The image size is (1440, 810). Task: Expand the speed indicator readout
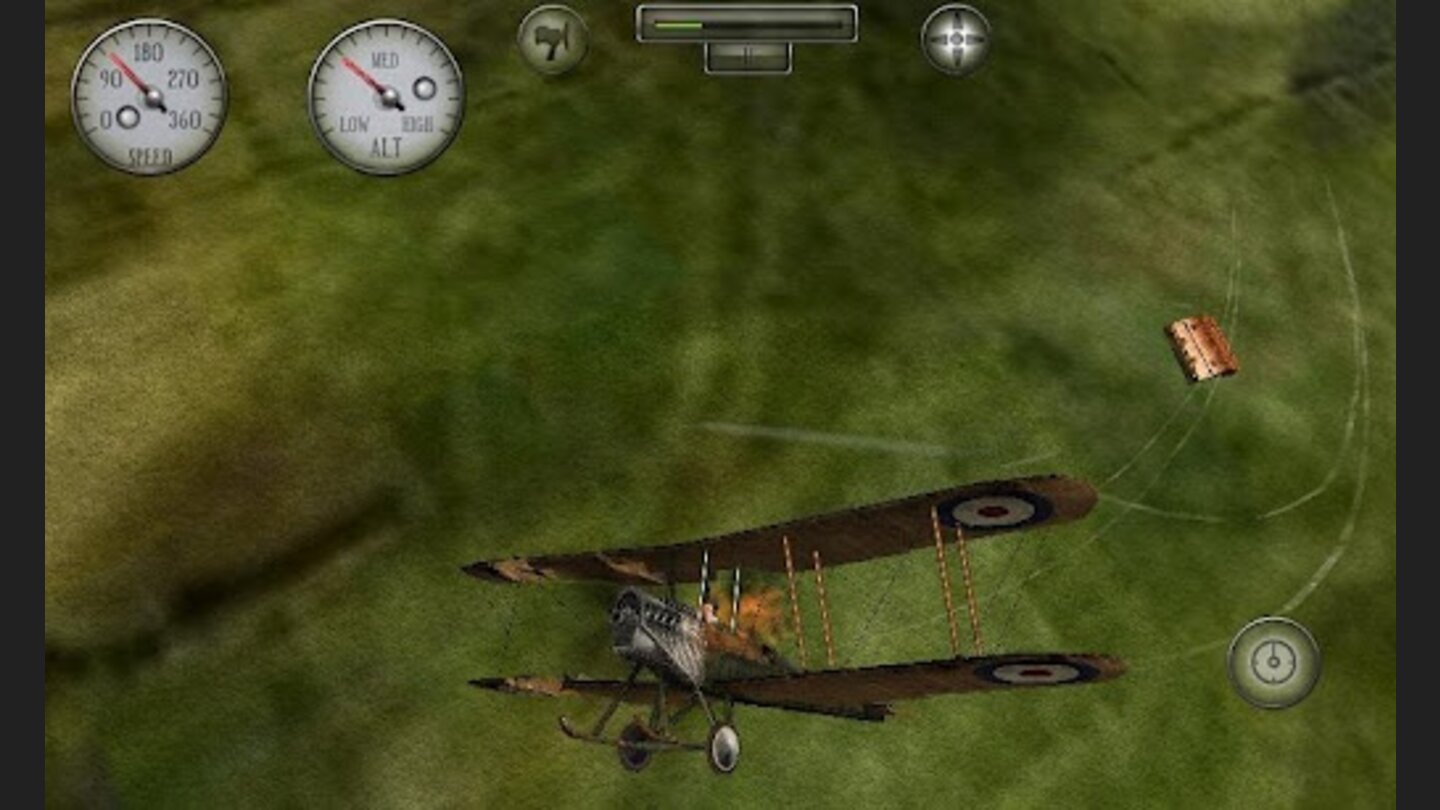152,95
